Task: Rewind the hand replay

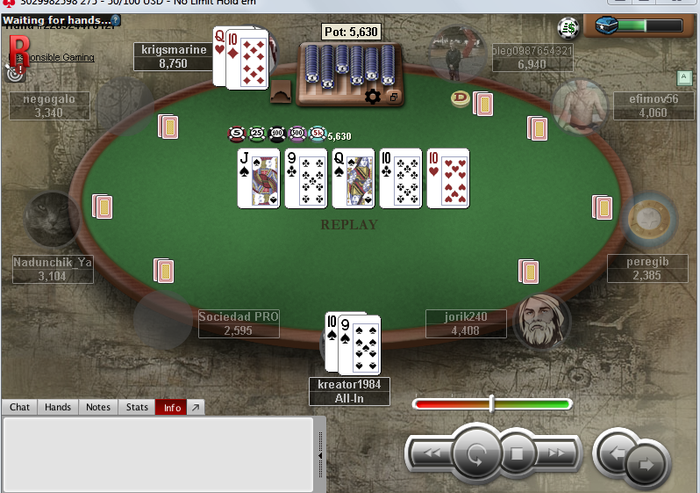Action: pyautogui.click(x=433, y=454)
